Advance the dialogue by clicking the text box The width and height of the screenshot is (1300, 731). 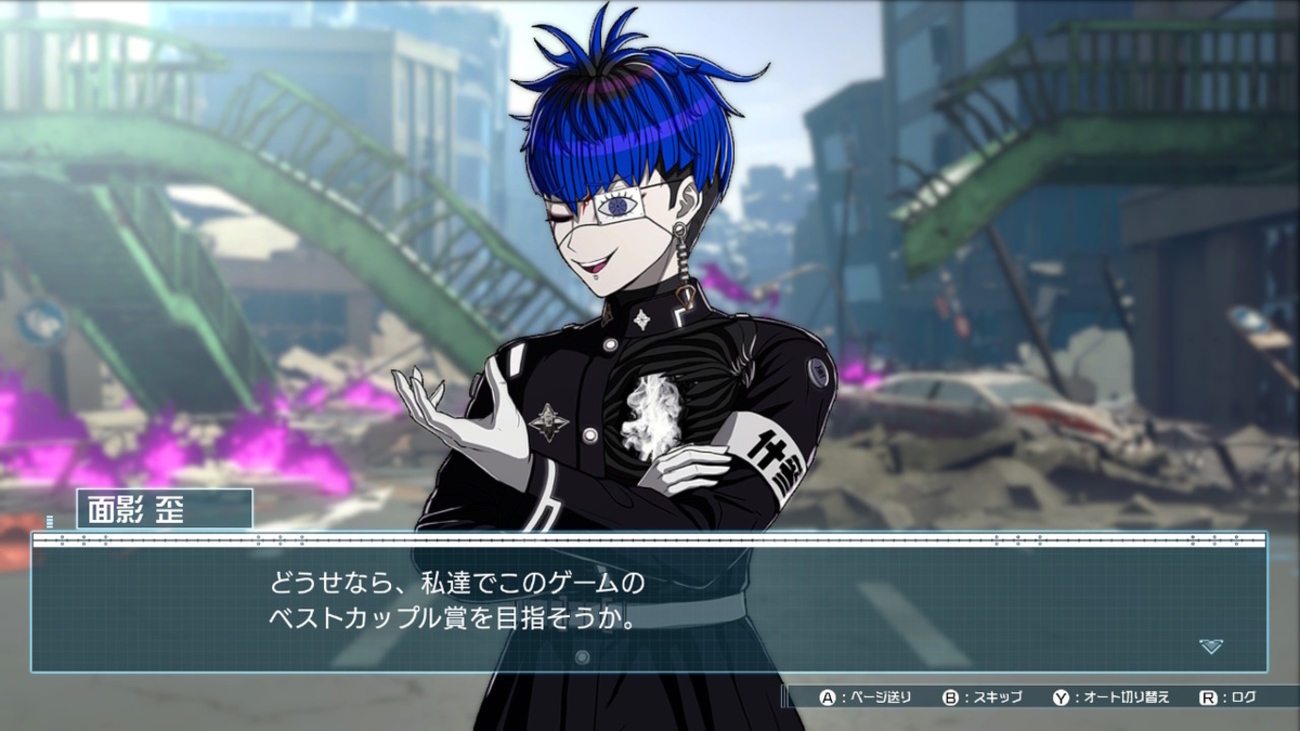click(x=648, y=608)
